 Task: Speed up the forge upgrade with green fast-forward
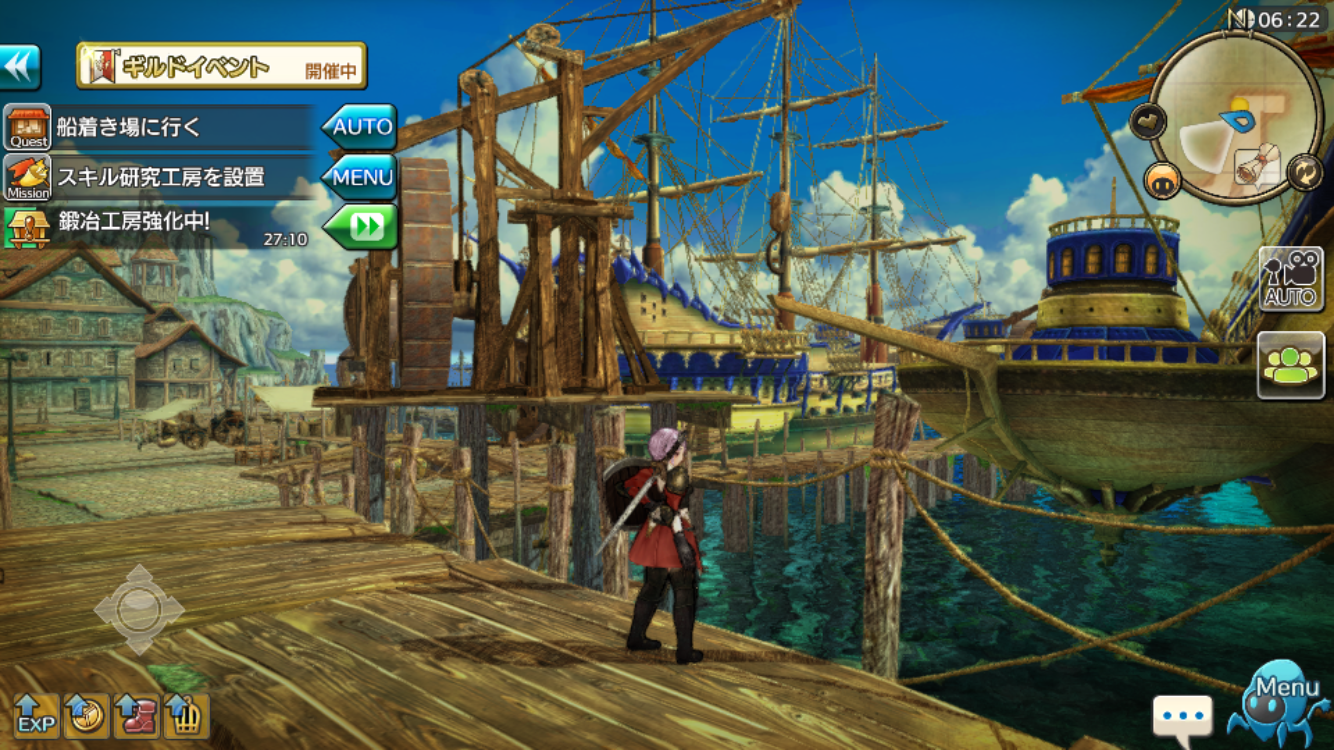[x=361, y=227]
